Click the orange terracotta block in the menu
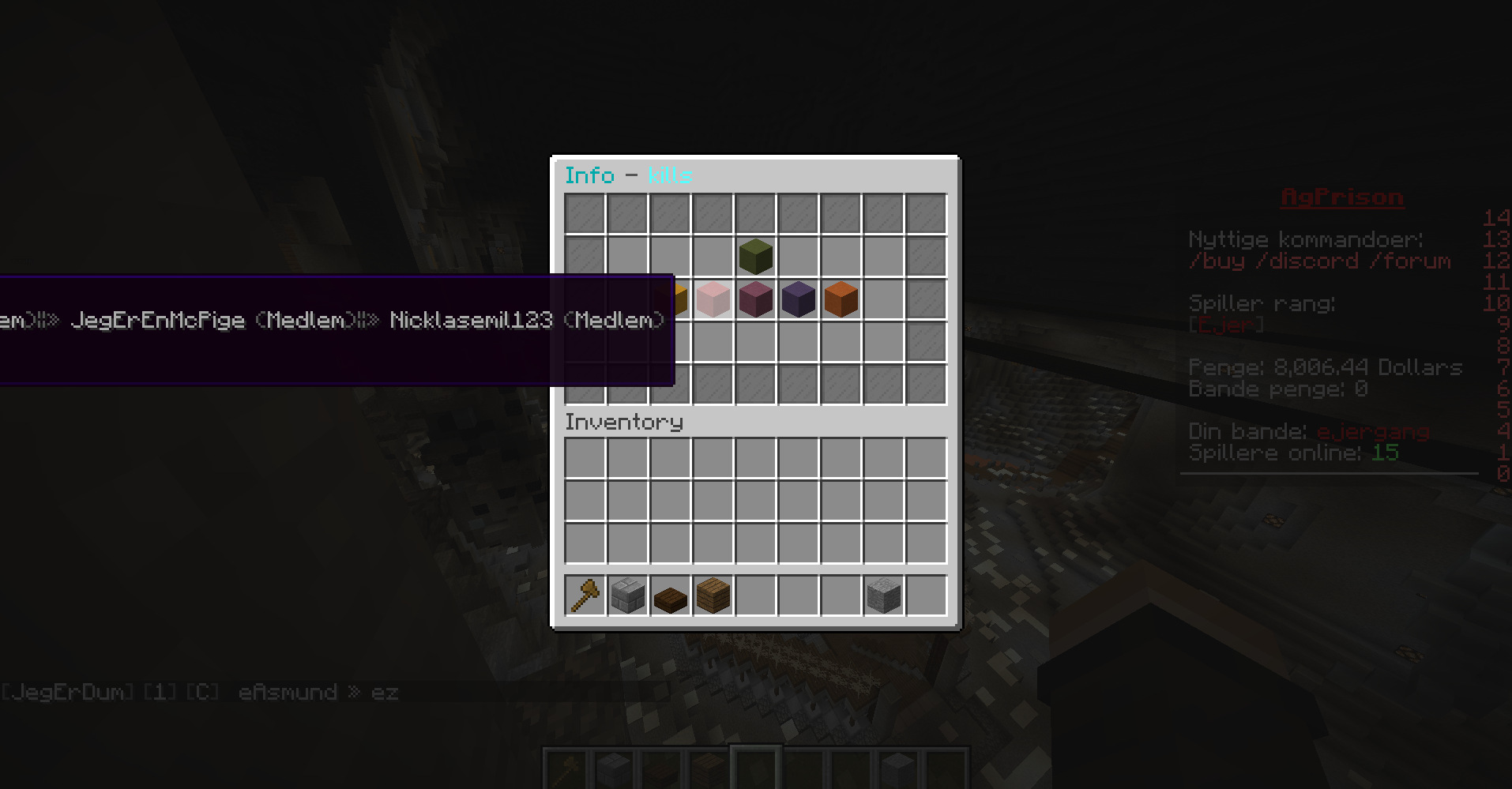This screenshot has width=1512, height=789. click(840, 299)
